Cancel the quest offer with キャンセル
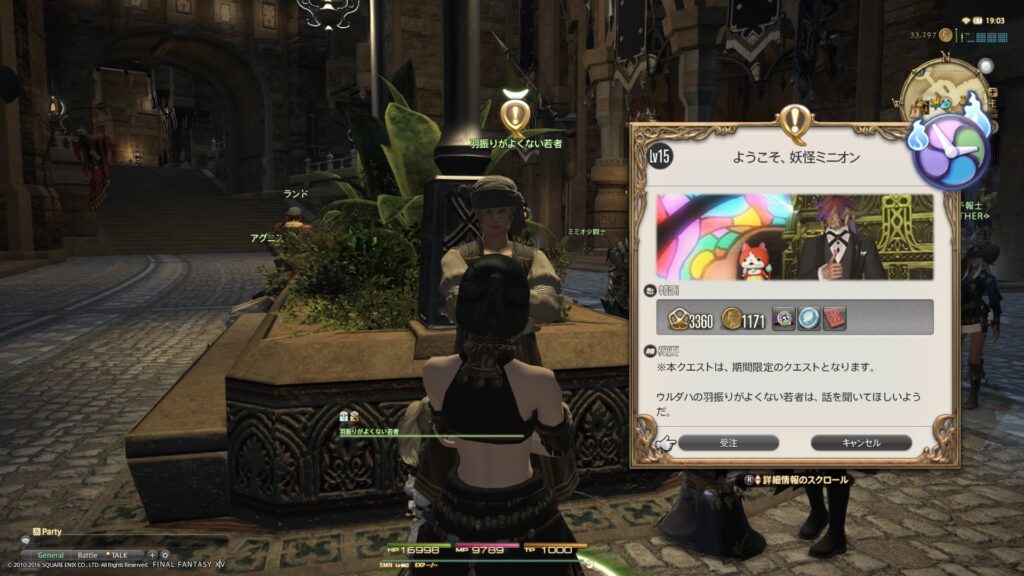The height and width of the screenshot is (576, 1024). pyautogui.click(x=860, y=442)
